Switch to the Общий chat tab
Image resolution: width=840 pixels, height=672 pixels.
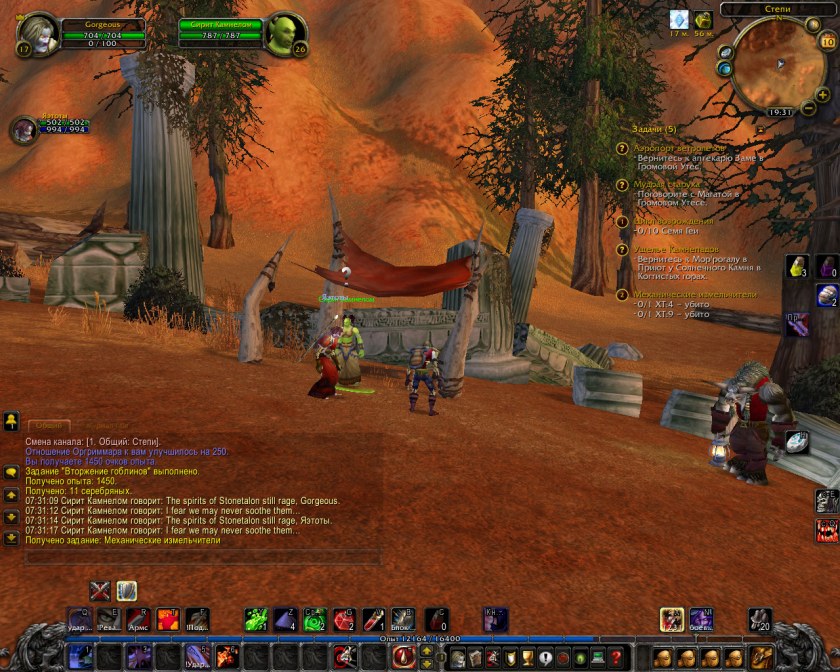[x=48, y=426]
